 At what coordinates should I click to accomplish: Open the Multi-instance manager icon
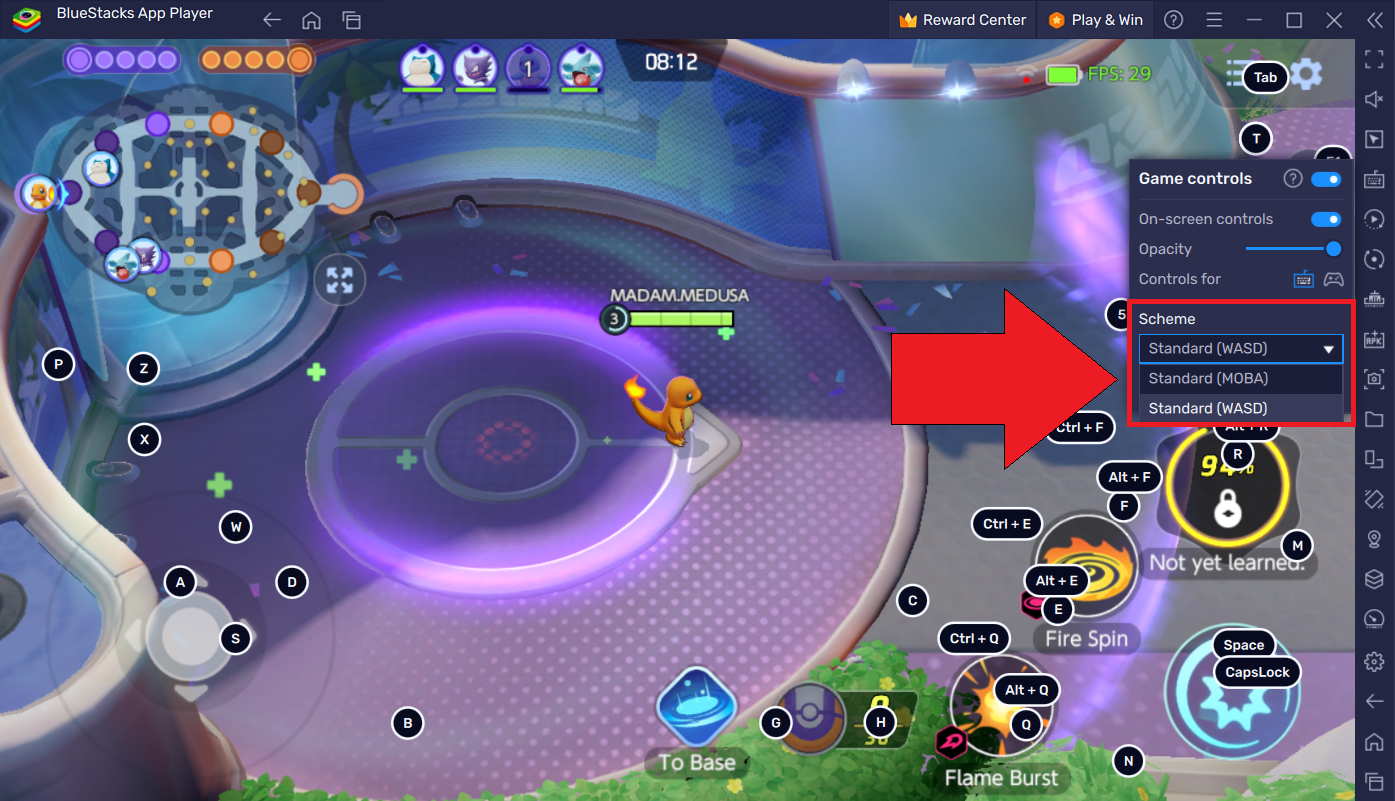(x=1374, y=459)
